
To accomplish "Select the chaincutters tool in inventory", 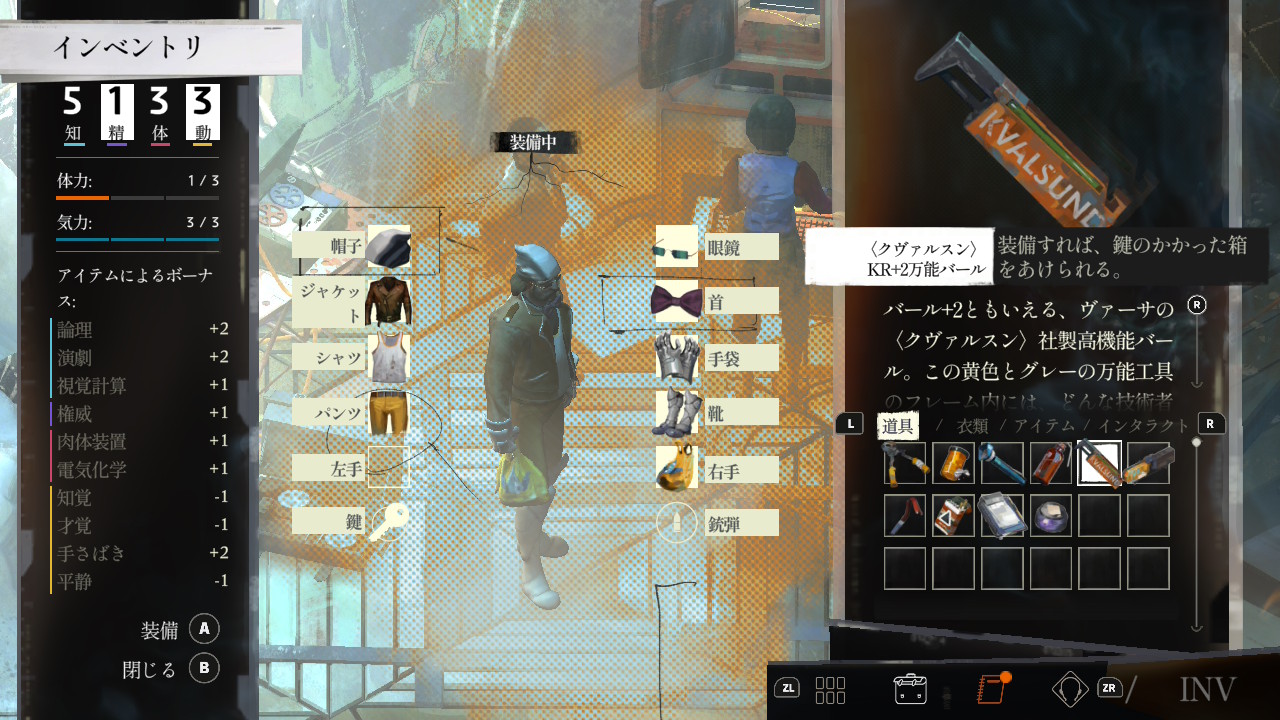I will click(x=905, y=463).
